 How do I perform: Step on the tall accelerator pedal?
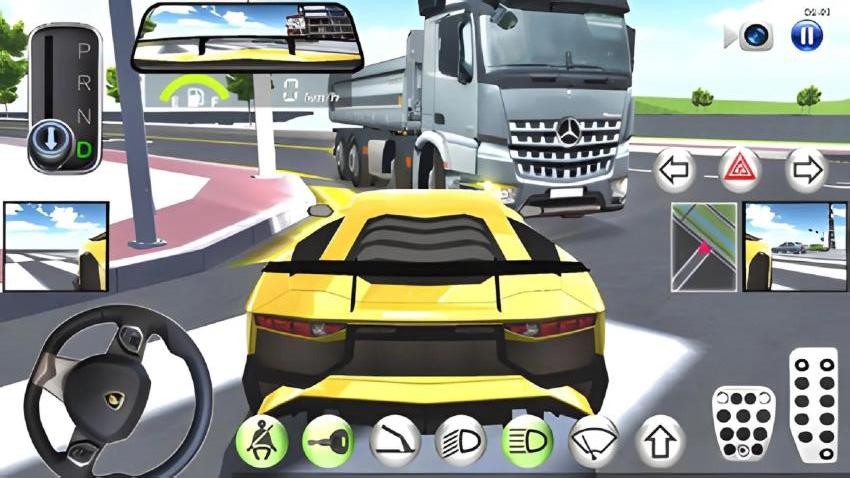coord(813,403)
